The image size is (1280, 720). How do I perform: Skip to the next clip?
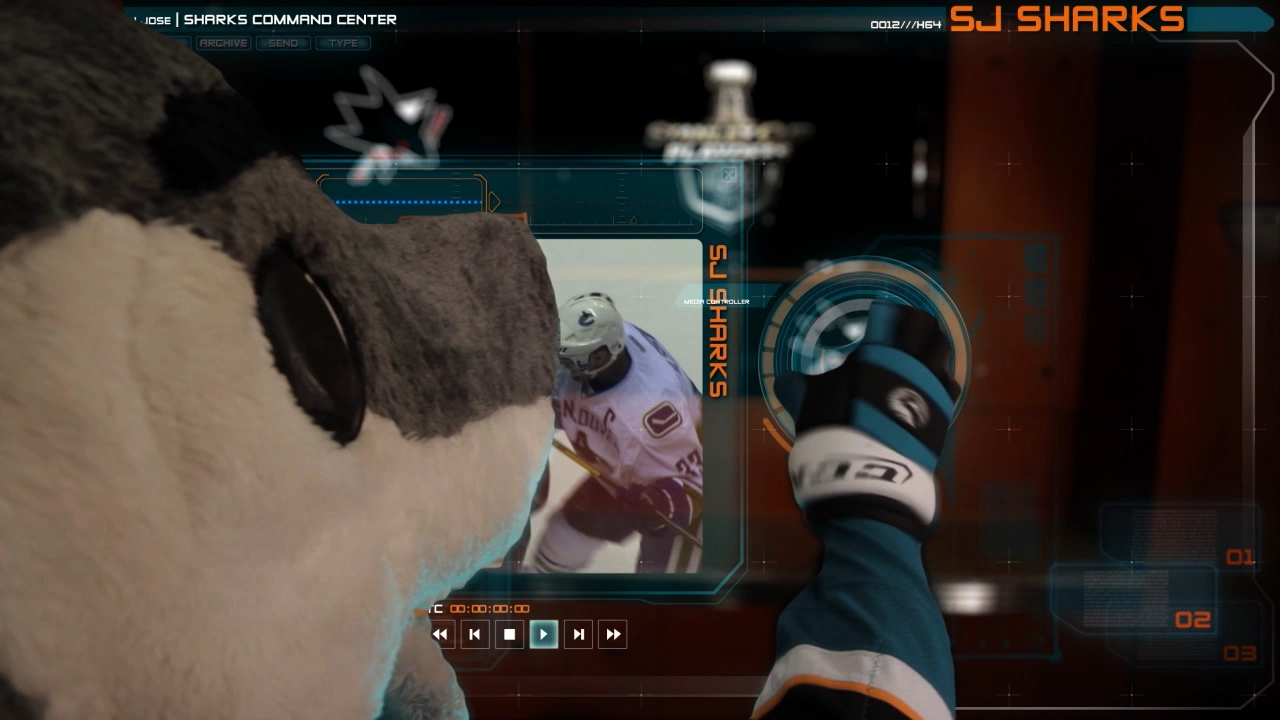pyautogui.click(x=578, y=634)
